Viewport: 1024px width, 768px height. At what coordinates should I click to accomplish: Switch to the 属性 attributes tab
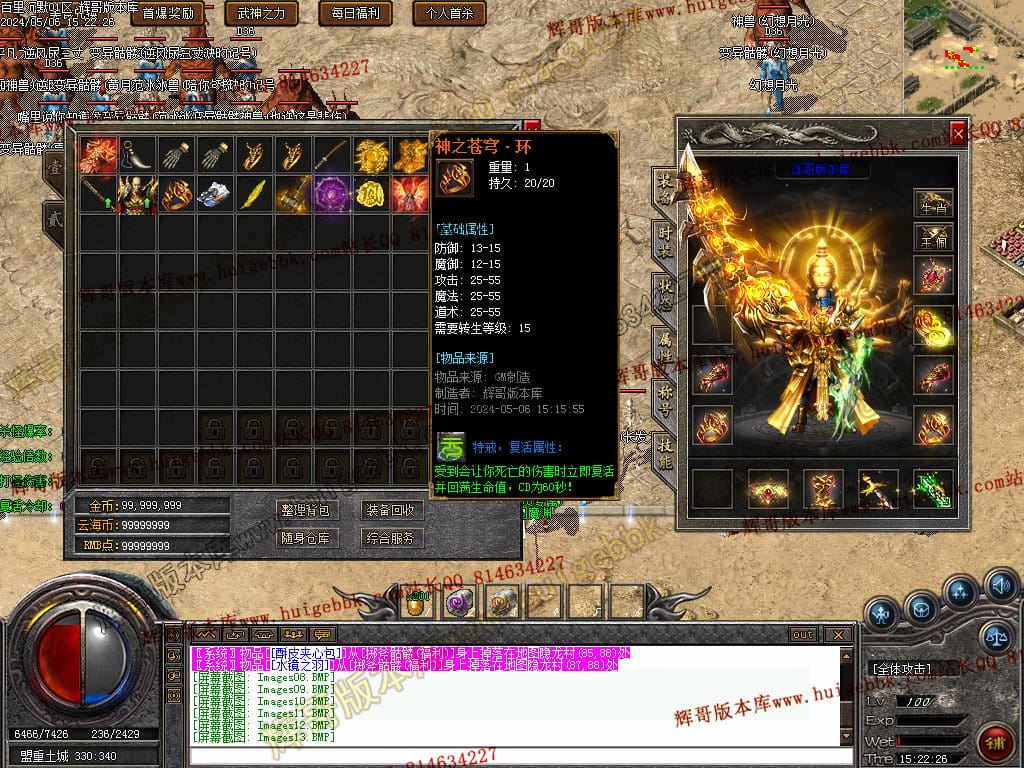664,347
